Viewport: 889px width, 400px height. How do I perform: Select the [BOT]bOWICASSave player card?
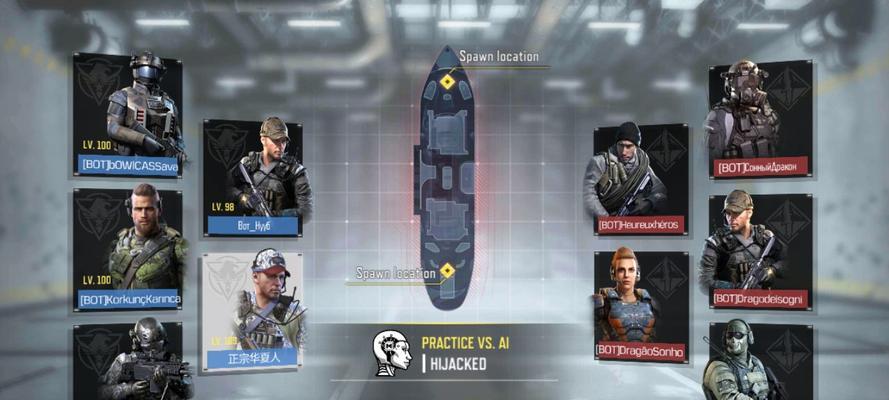pos(128,113)
